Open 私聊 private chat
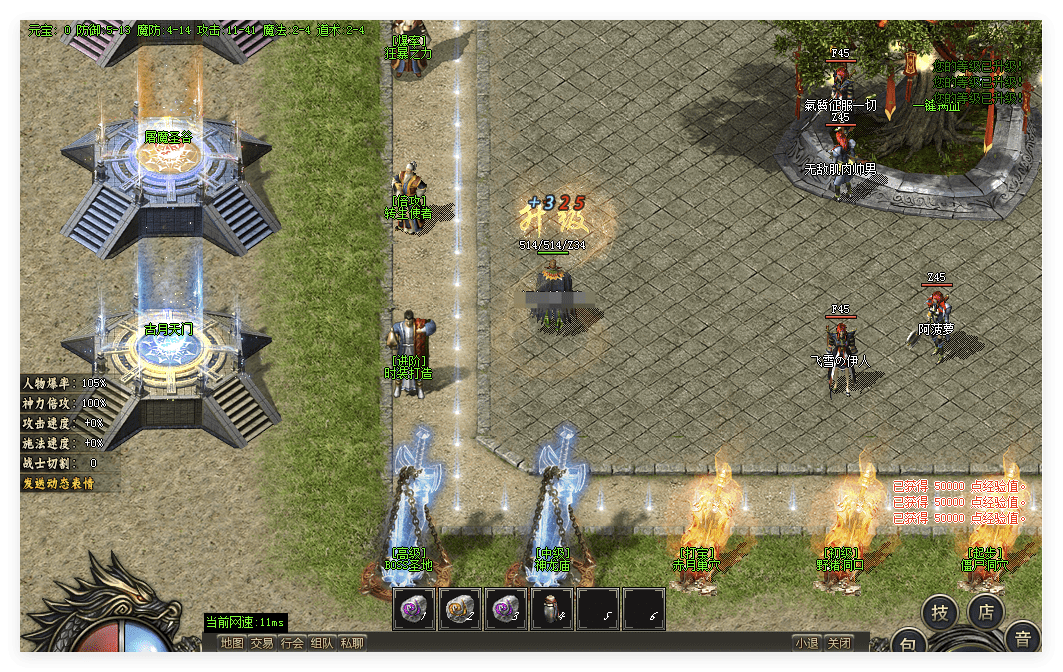This screenshot has height=672, width=1063. [352, 643]
